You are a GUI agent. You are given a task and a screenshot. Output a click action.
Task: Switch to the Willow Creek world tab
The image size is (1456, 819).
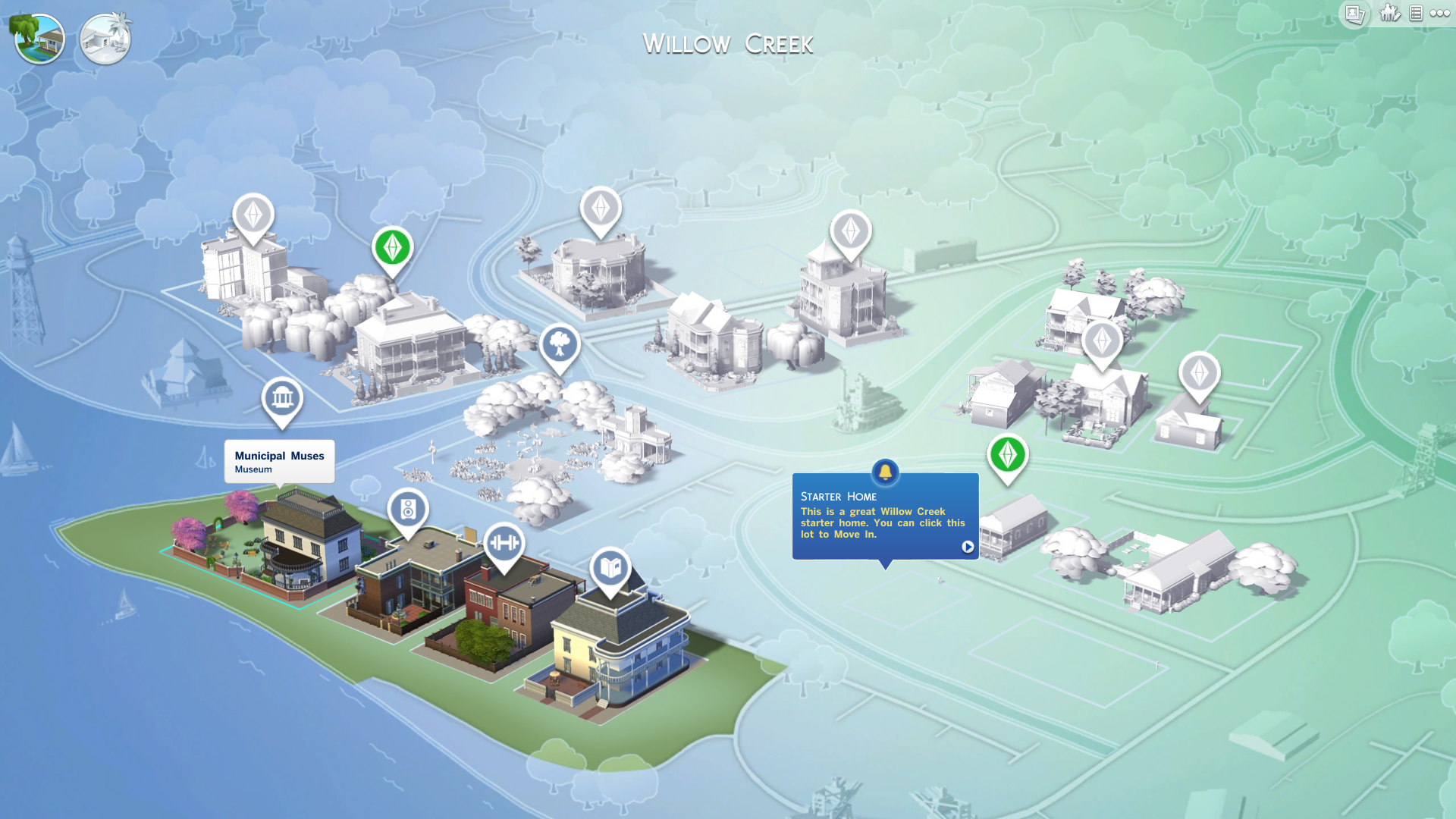(39, 38)
